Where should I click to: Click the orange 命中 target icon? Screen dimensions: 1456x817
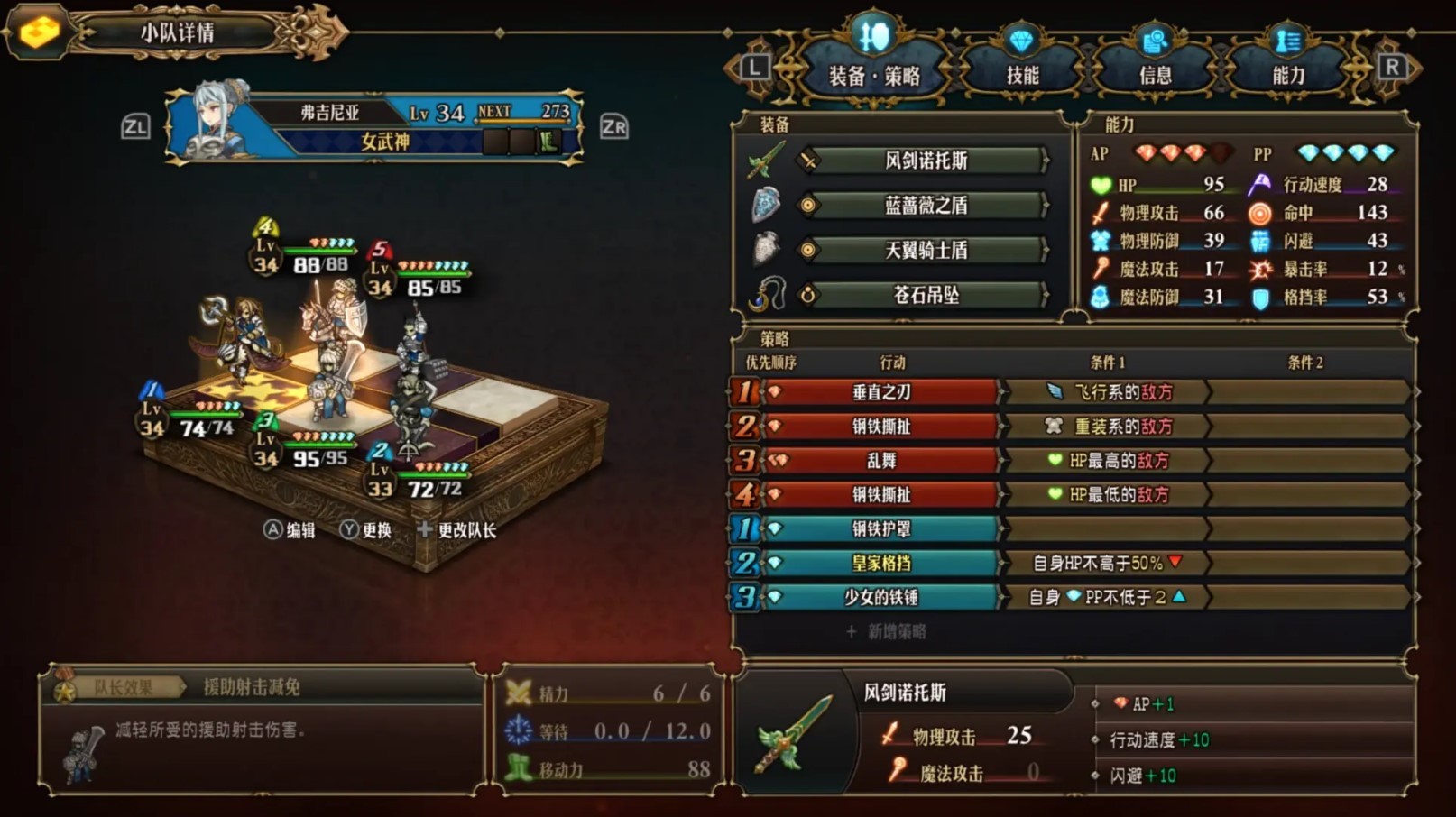1258,213
